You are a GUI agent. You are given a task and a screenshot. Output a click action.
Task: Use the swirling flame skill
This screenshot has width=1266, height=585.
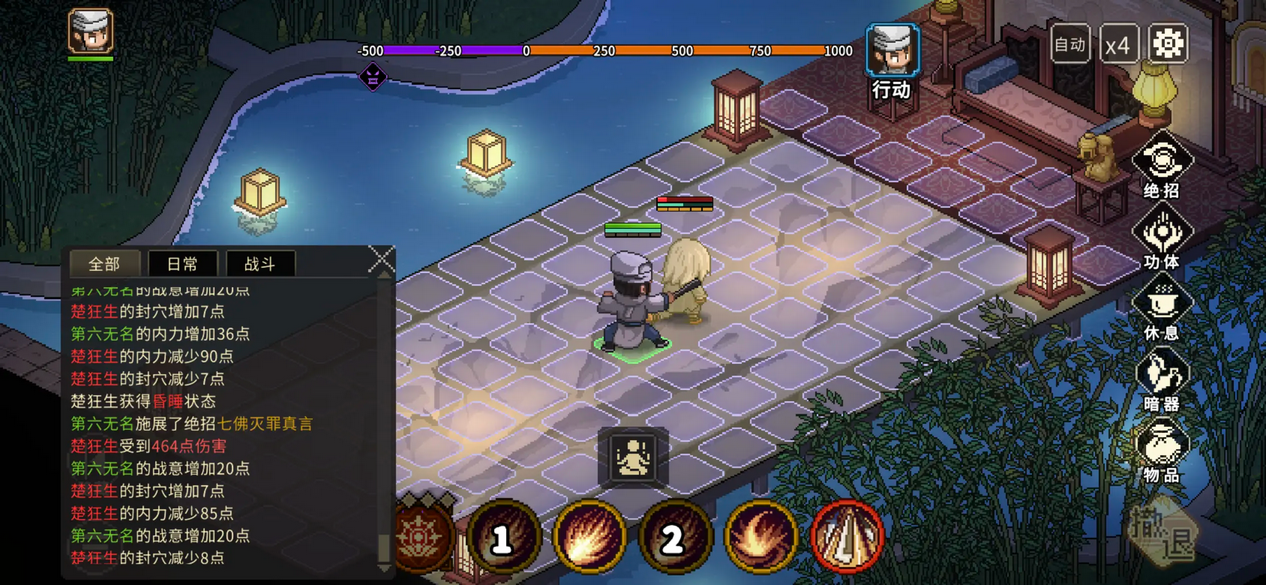click(761, 538)
